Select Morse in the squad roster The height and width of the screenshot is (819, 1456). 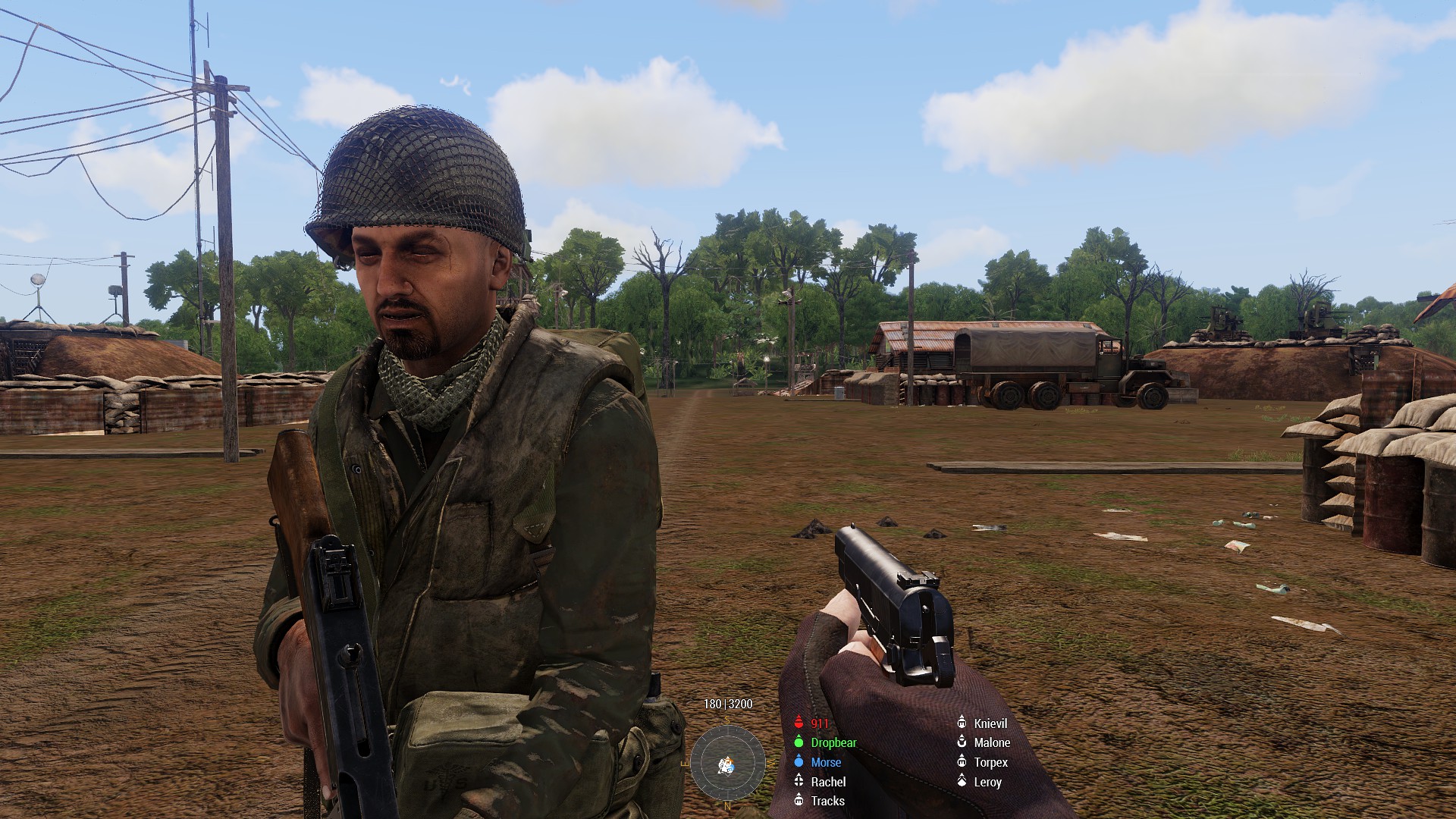click(x=825, y=762)
